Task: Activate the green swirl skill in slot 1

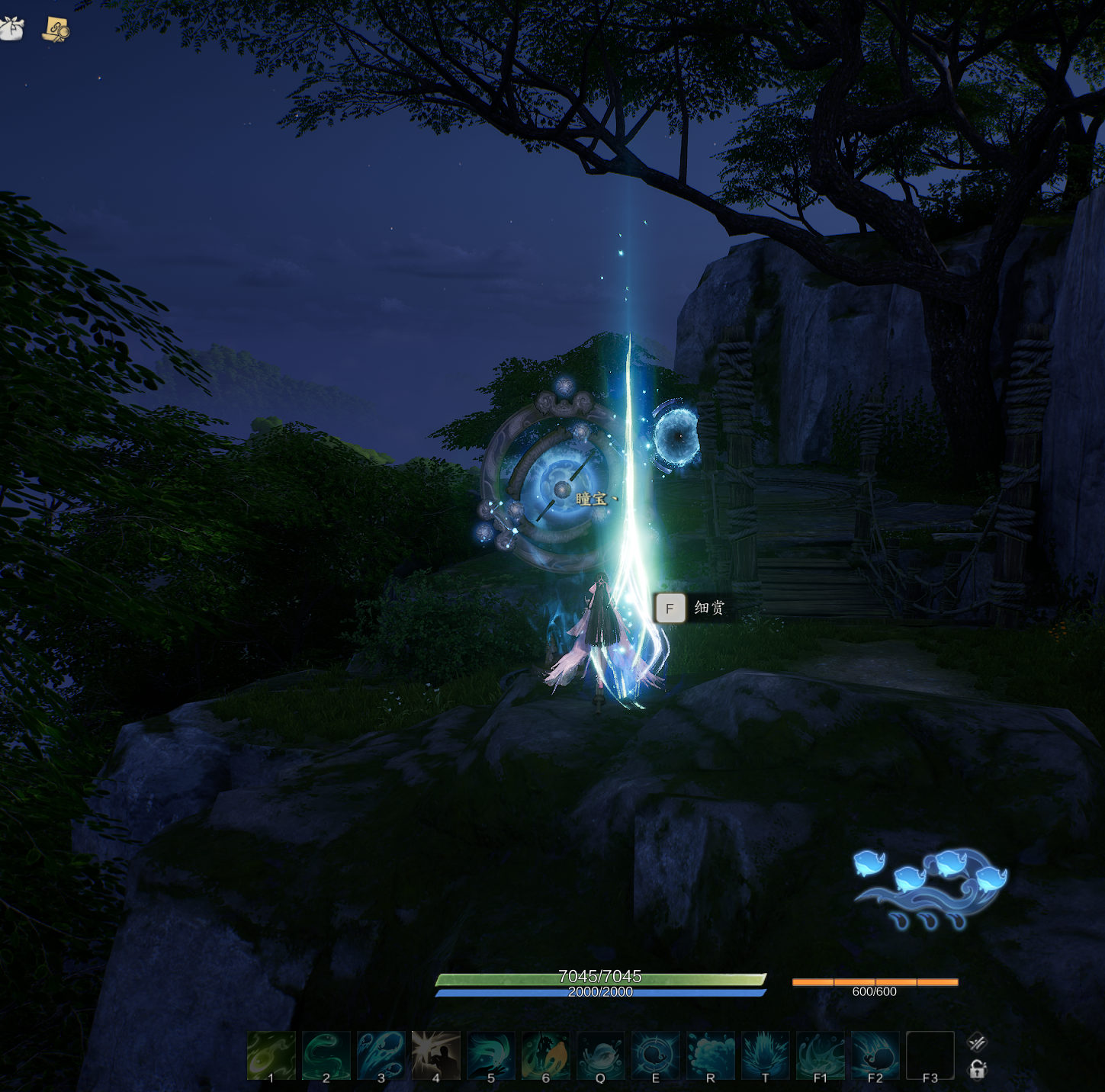Action: coord(271,1055)
